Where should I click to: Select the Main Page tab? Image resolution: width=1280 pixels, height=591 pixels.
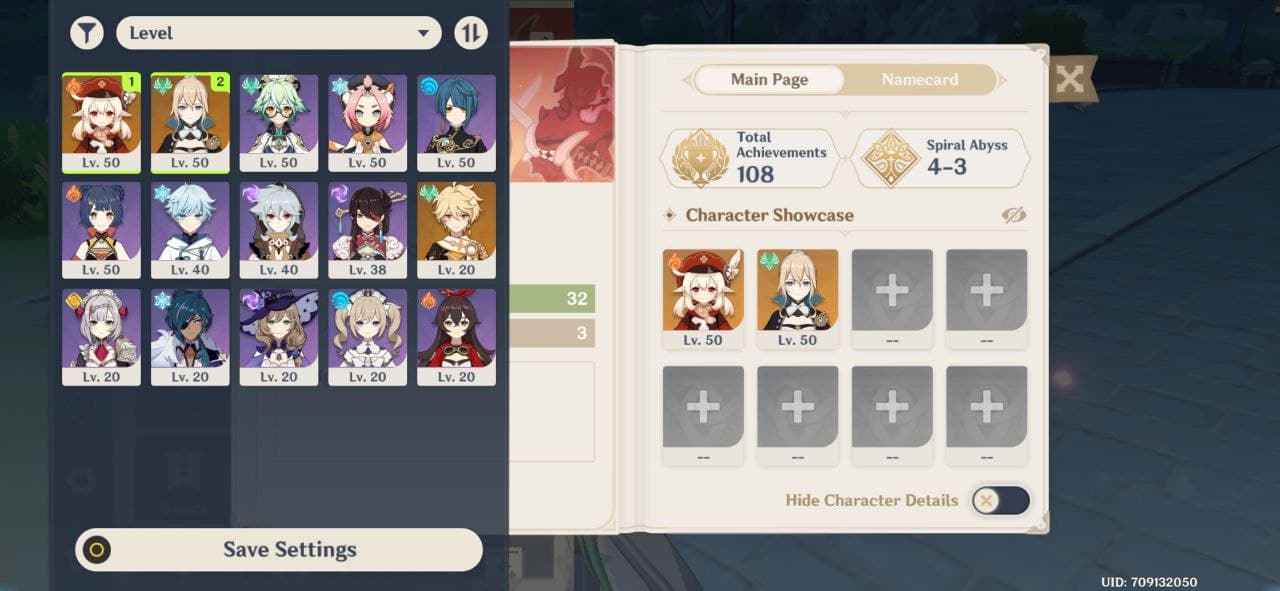pos(769,80)
